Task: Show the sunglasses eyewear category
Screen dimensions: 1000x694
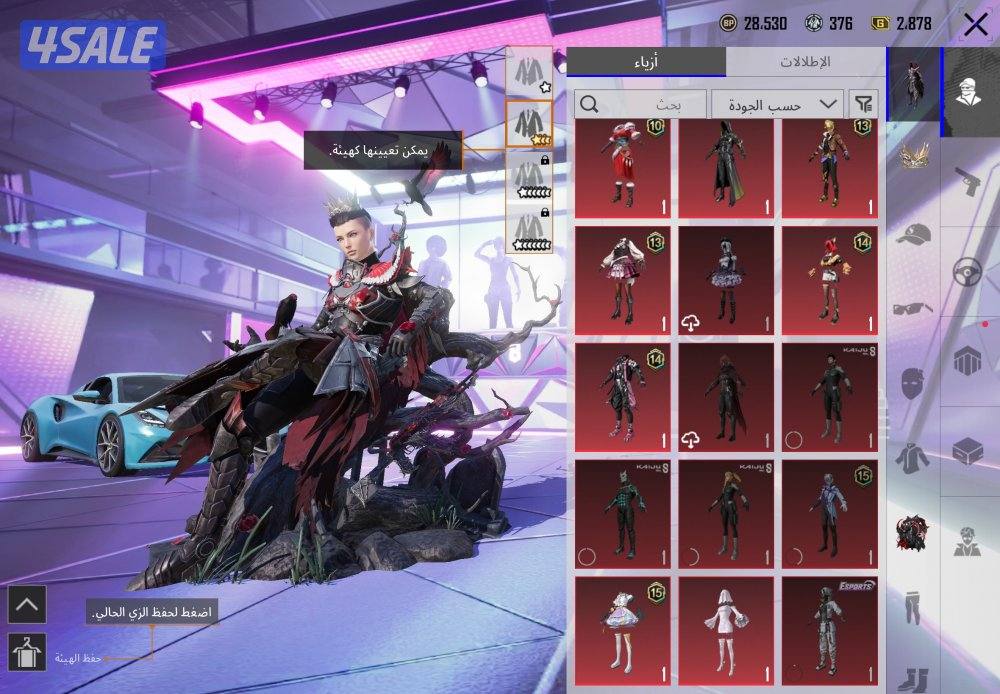Action: tap(913, 306)
